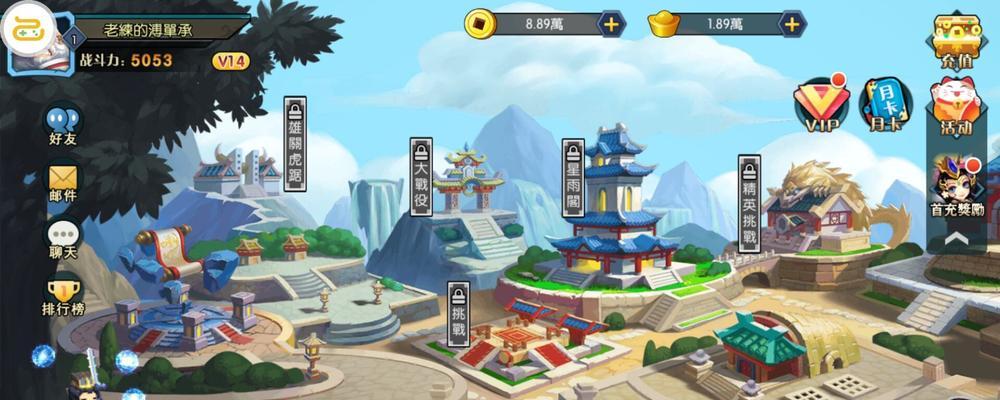
Task: Collapse the side panel with up arrow
Action: click(x=956, y=239)
